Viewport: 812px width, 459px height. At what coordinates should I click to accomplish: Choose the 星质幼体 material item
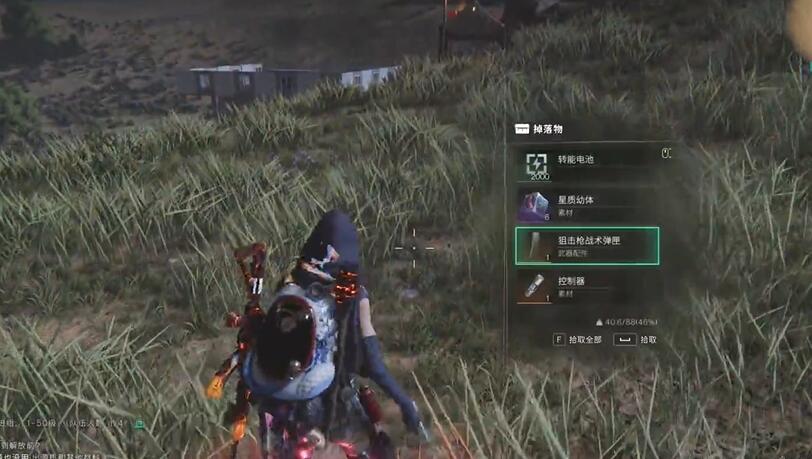[x=586, y=204]
